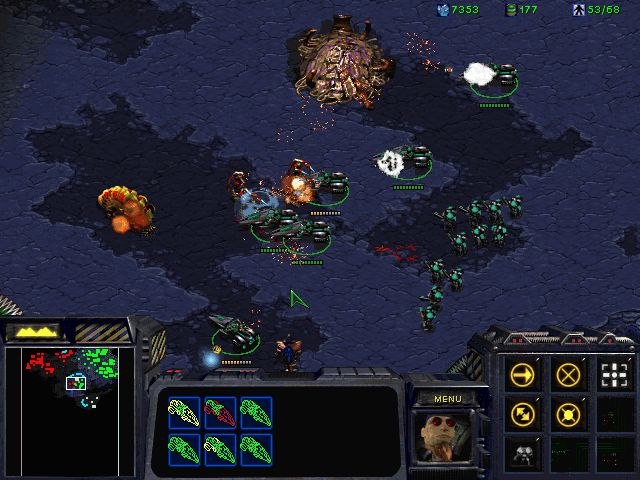
Task: Activate the Hold Position command
Action: [x=568, y=412]
